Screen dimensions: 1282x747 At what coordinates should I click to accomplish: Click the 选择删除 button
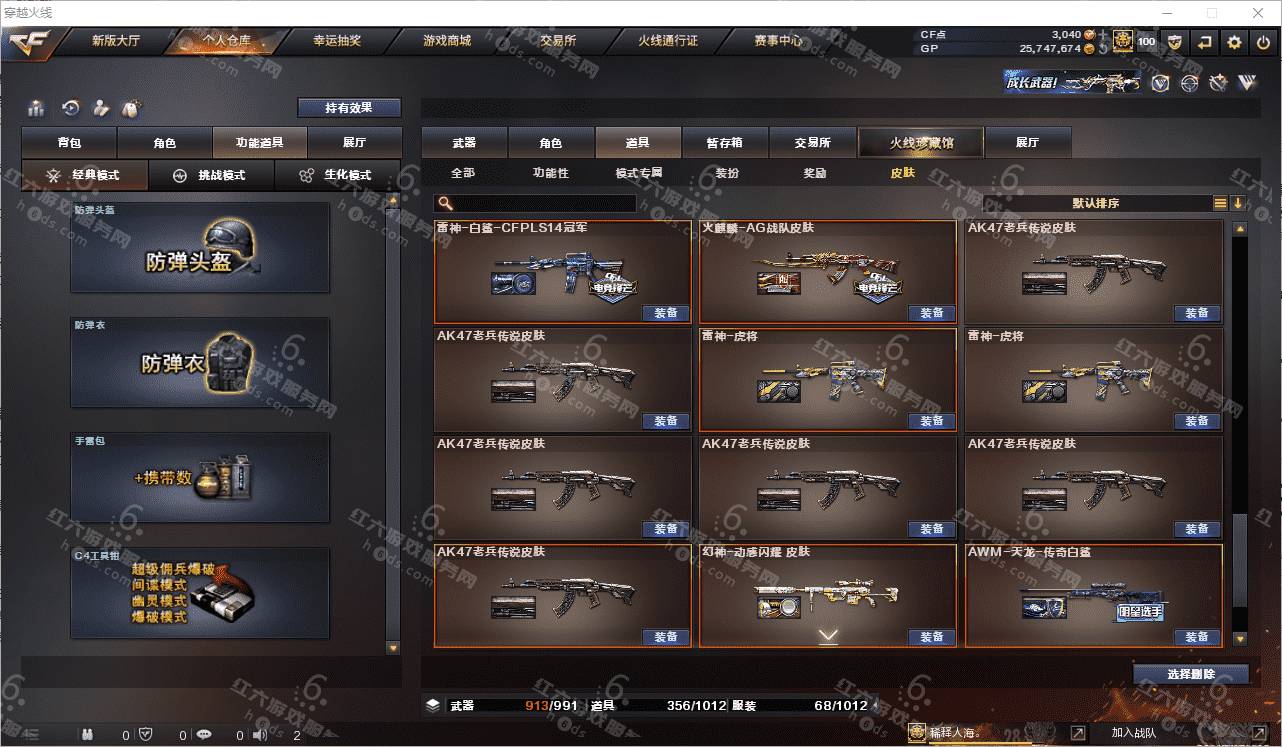point(1190,674)
